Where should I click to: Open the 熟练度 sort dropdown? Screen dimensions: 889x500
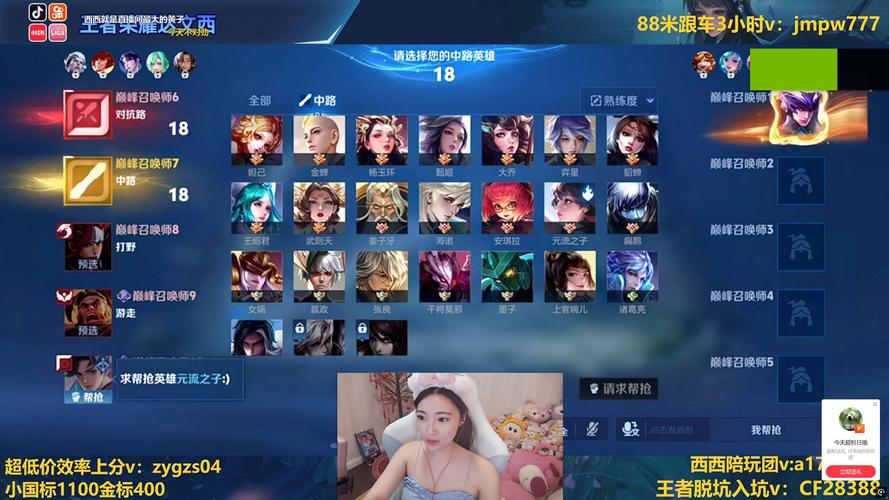tap(619, 100)
